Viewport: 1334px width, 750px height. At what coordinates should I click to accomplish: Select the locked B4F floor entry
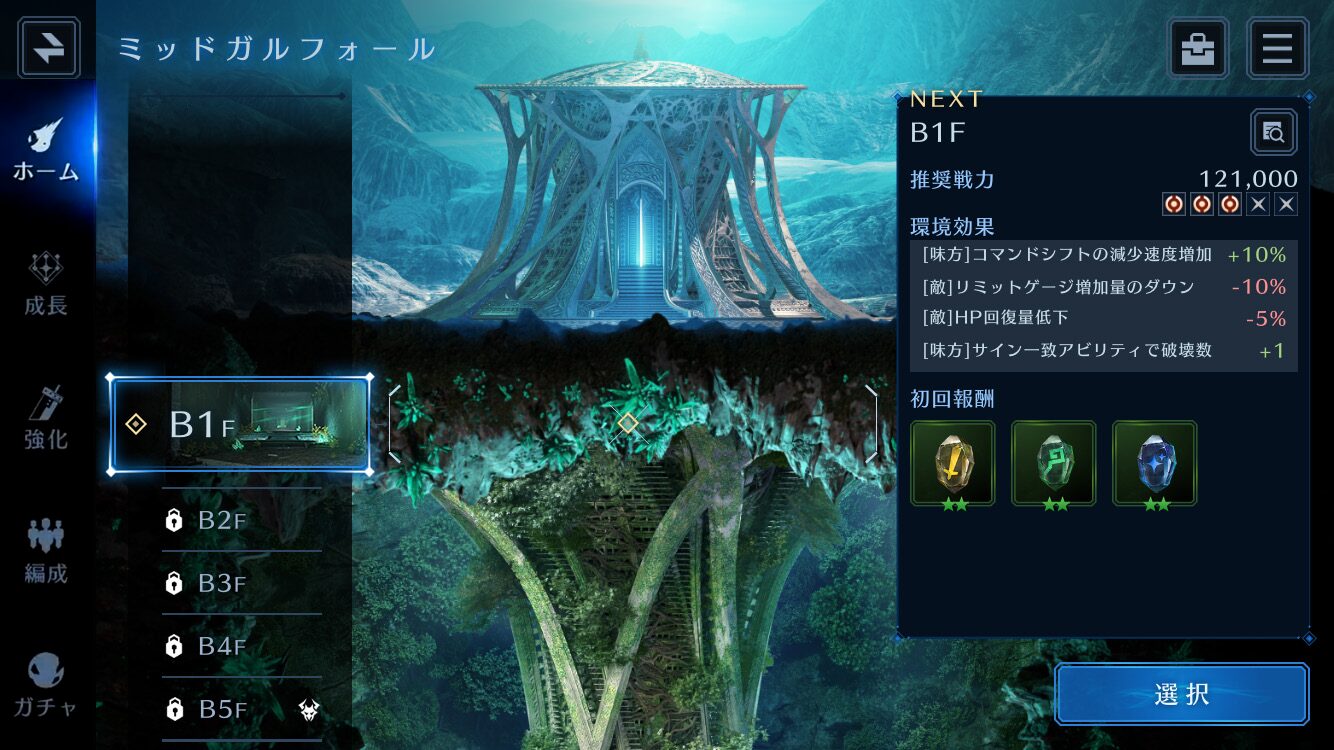point(230,647)
